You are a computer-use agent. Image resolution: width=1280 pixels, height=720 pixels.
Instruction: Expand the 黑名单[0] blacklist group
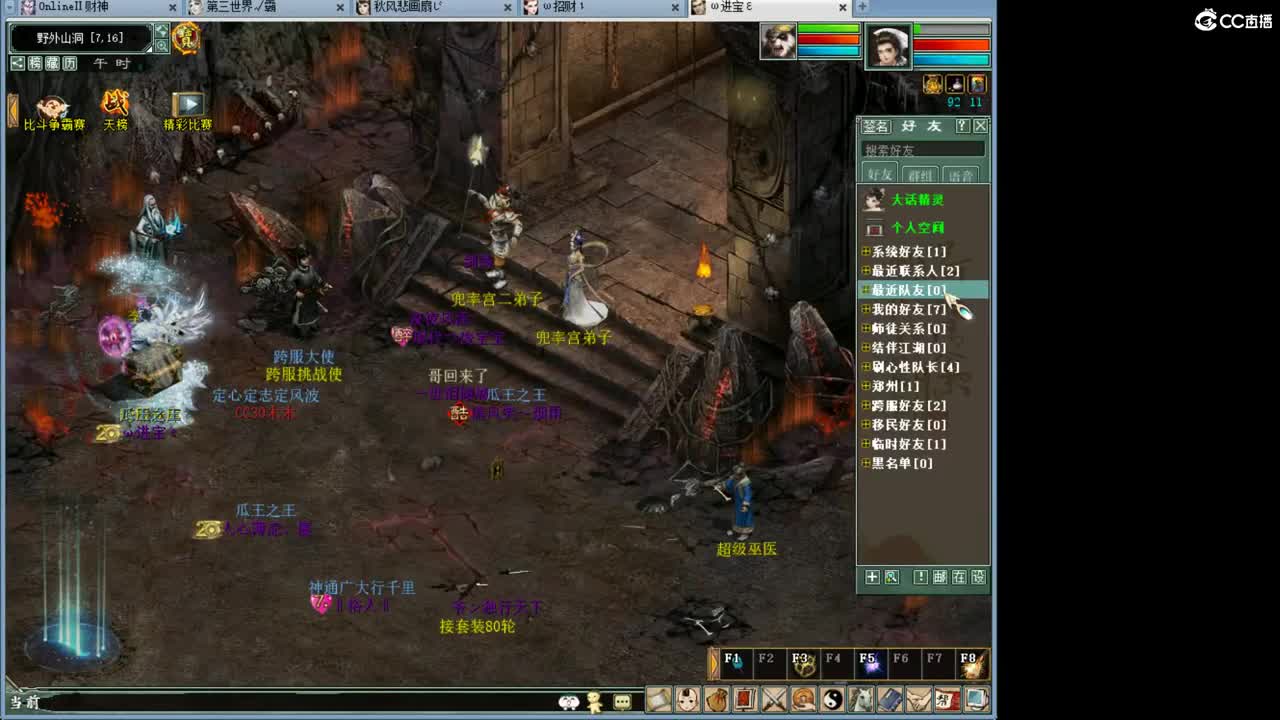click(x=866, y=463)
